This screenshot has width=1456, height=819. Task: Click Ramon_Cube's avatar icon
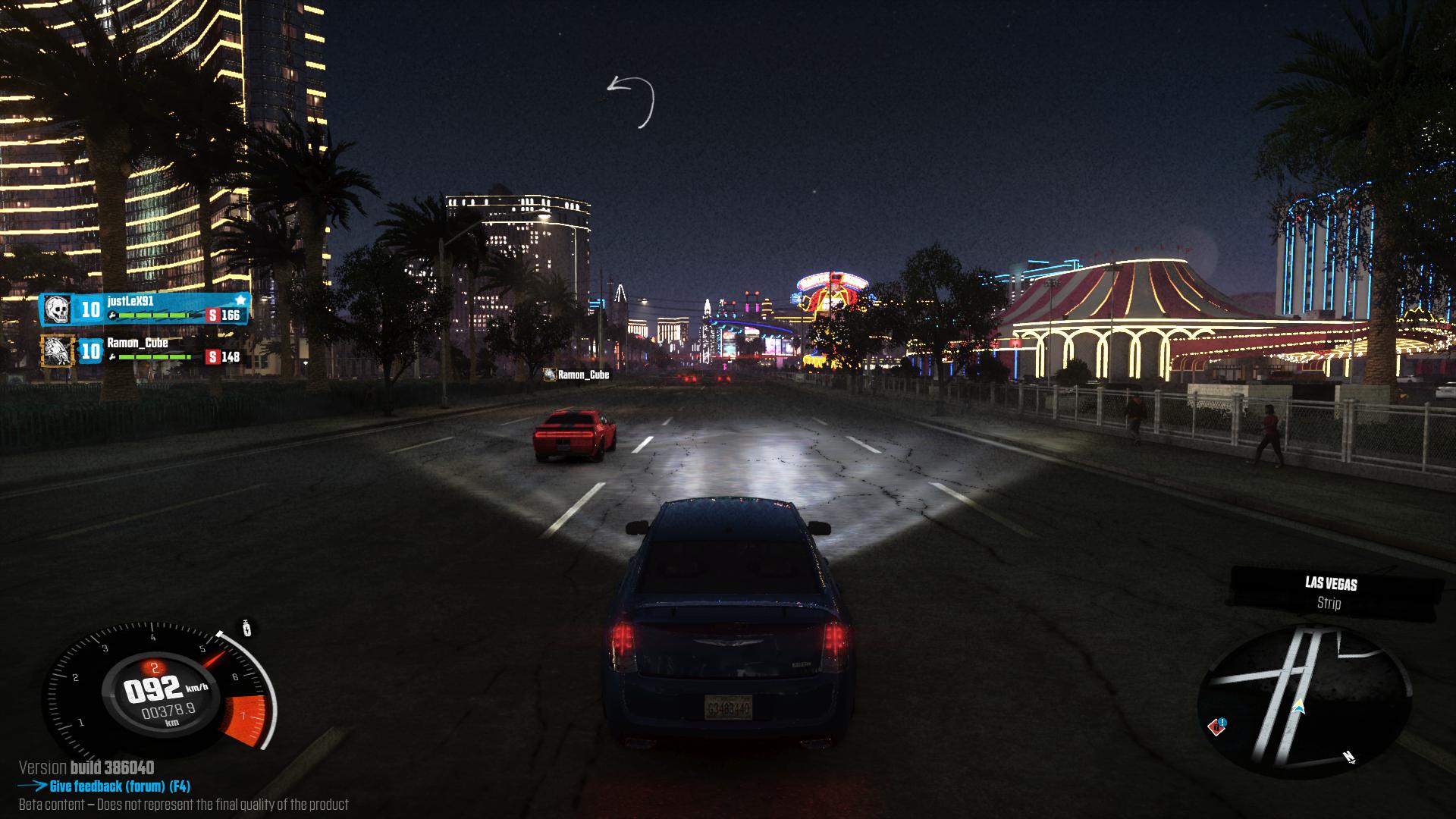pos(58,351)
